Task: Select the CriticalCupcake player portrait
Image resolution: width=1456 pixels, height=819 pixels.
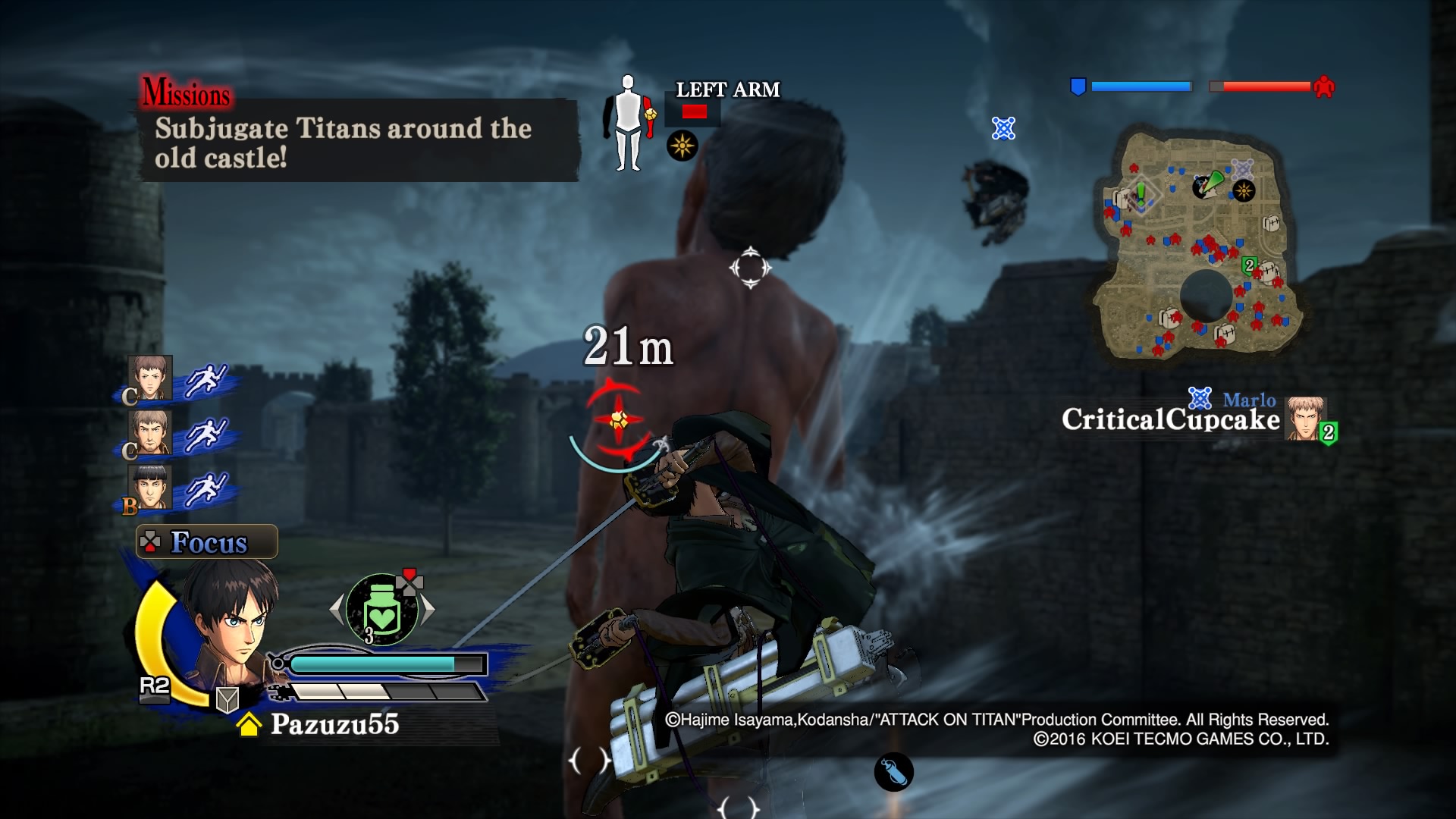Action: click(x=1305, y=419)
